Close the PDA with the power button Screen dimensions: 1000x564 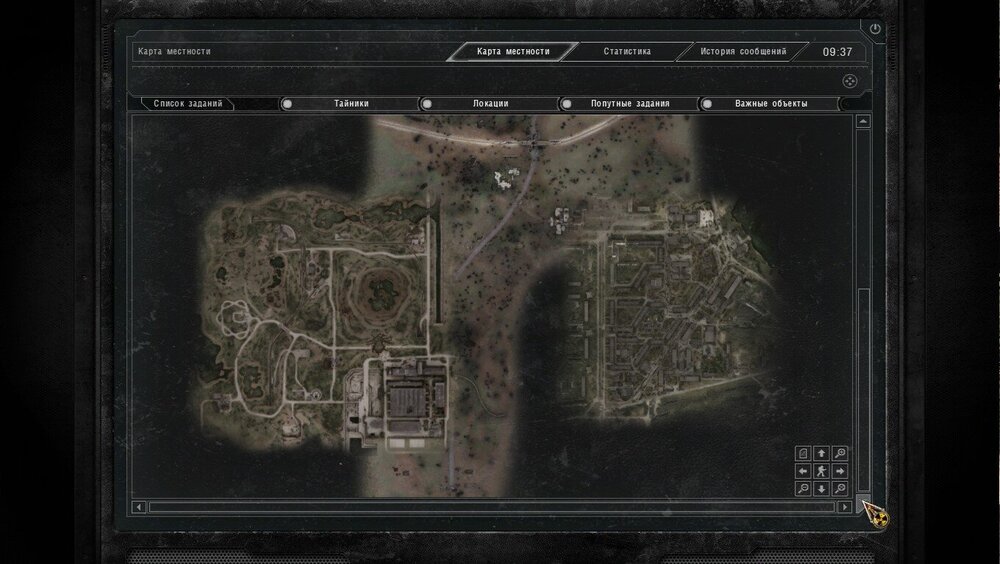point(876,30)
